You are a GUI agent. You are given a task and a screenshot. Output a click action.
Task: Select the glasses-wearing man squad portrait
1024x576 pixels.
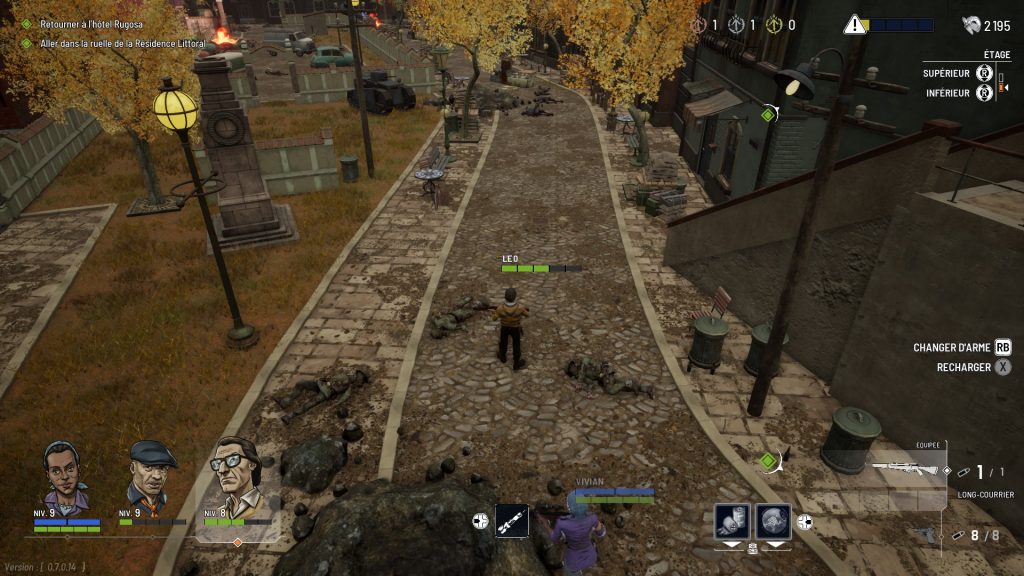tap(236, 475)
